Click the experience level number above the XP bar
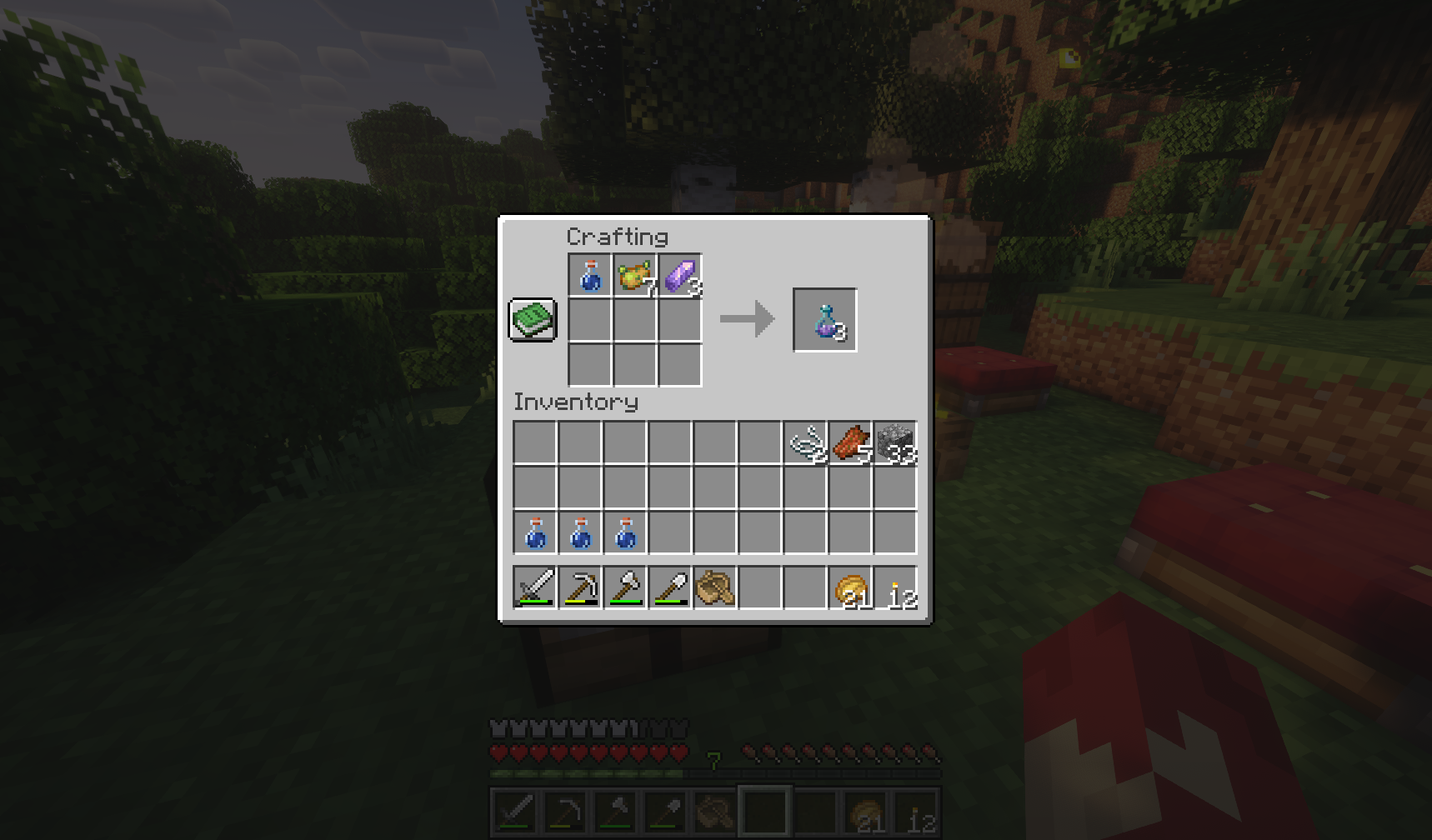This screenshot has width=1432, height=840. (713, 760)
